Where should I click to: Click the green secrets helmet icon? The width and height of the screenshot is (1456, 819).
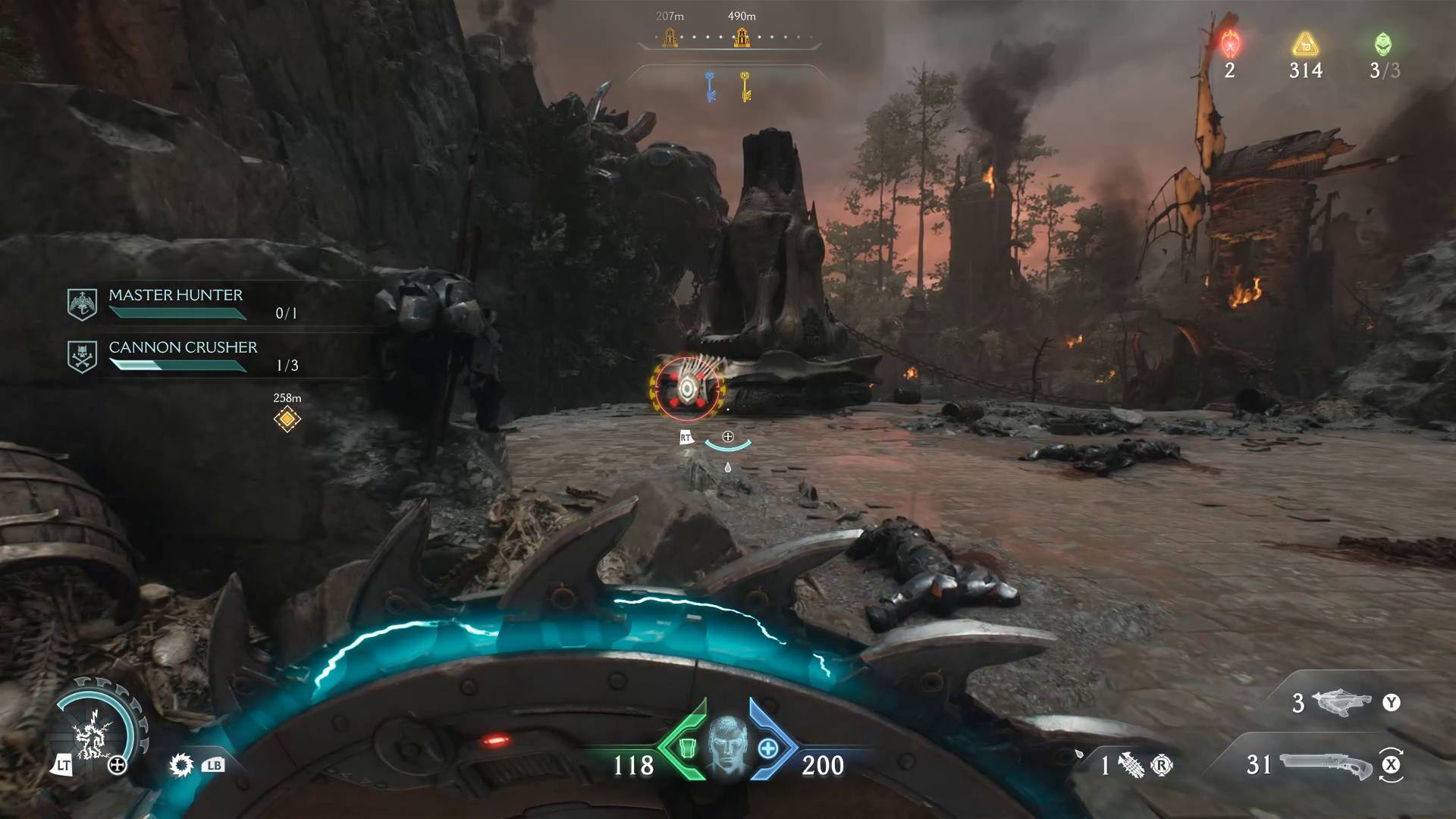coord(1383,44)
